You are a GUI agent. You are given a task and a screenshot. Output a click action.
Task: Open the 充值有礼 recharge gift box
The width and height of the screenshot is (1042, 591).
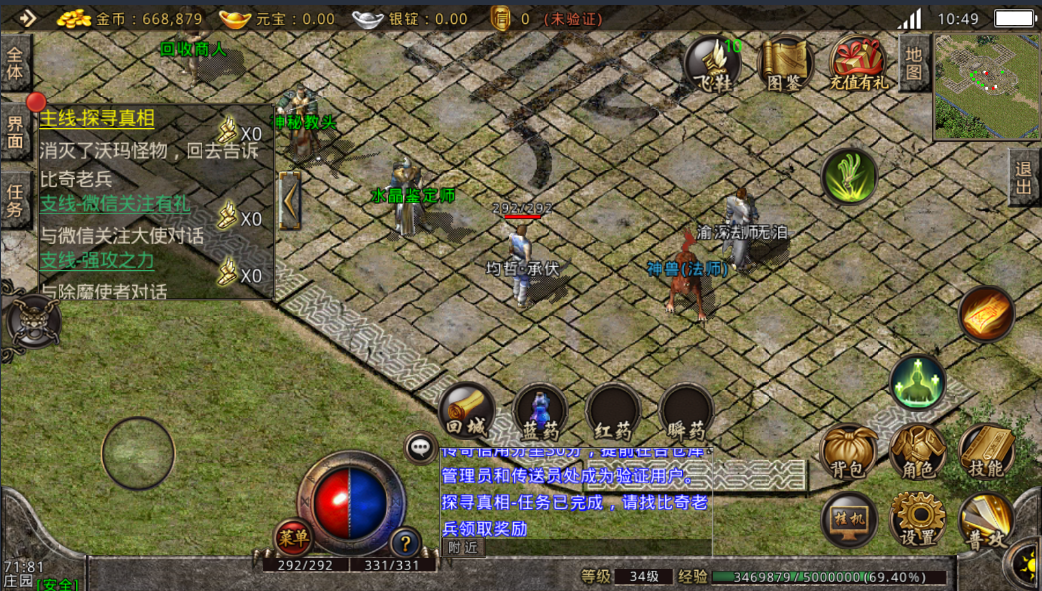858,65
